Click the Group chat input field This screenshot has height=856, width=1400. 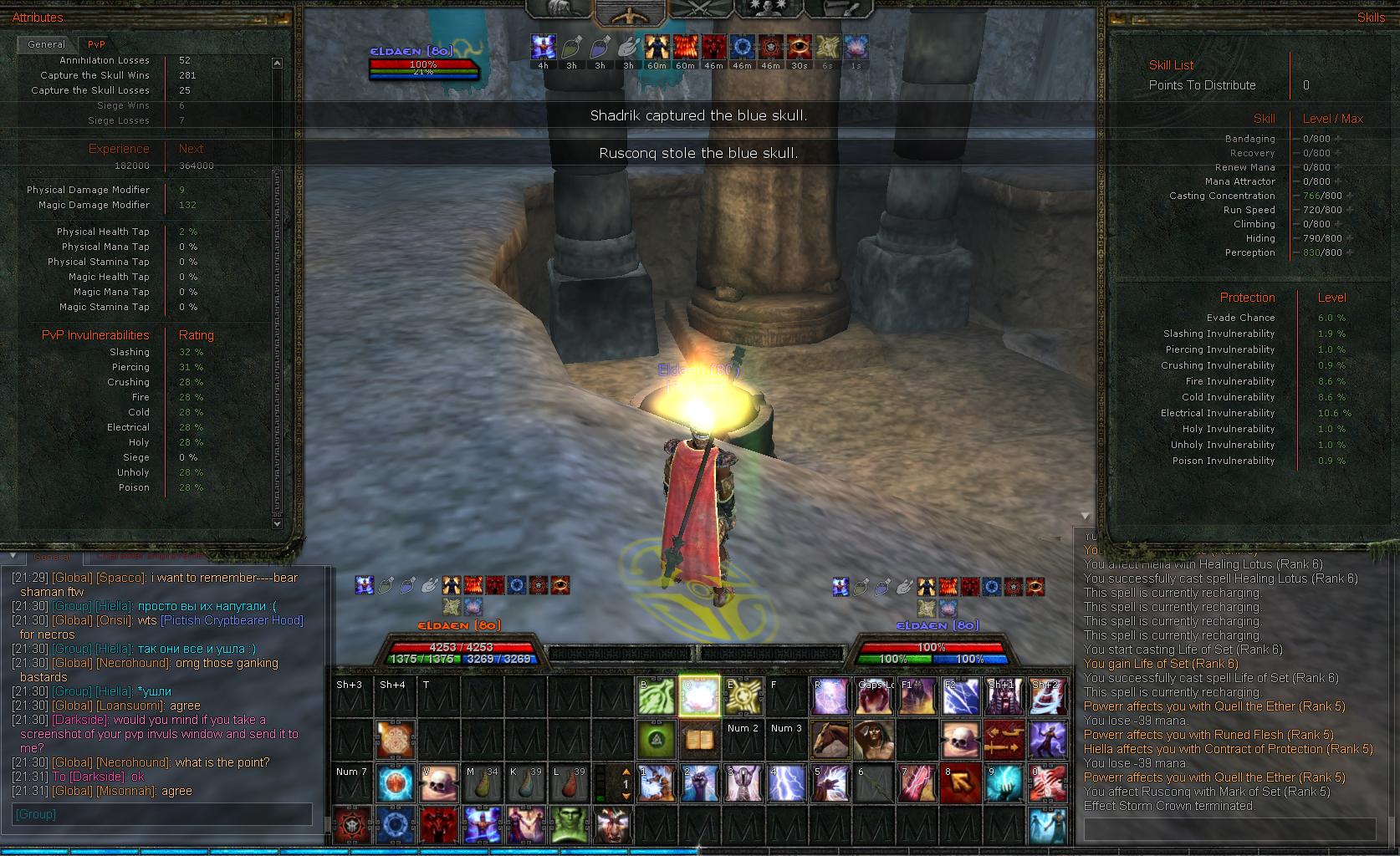pyautogui.click(x=162, y=814)
